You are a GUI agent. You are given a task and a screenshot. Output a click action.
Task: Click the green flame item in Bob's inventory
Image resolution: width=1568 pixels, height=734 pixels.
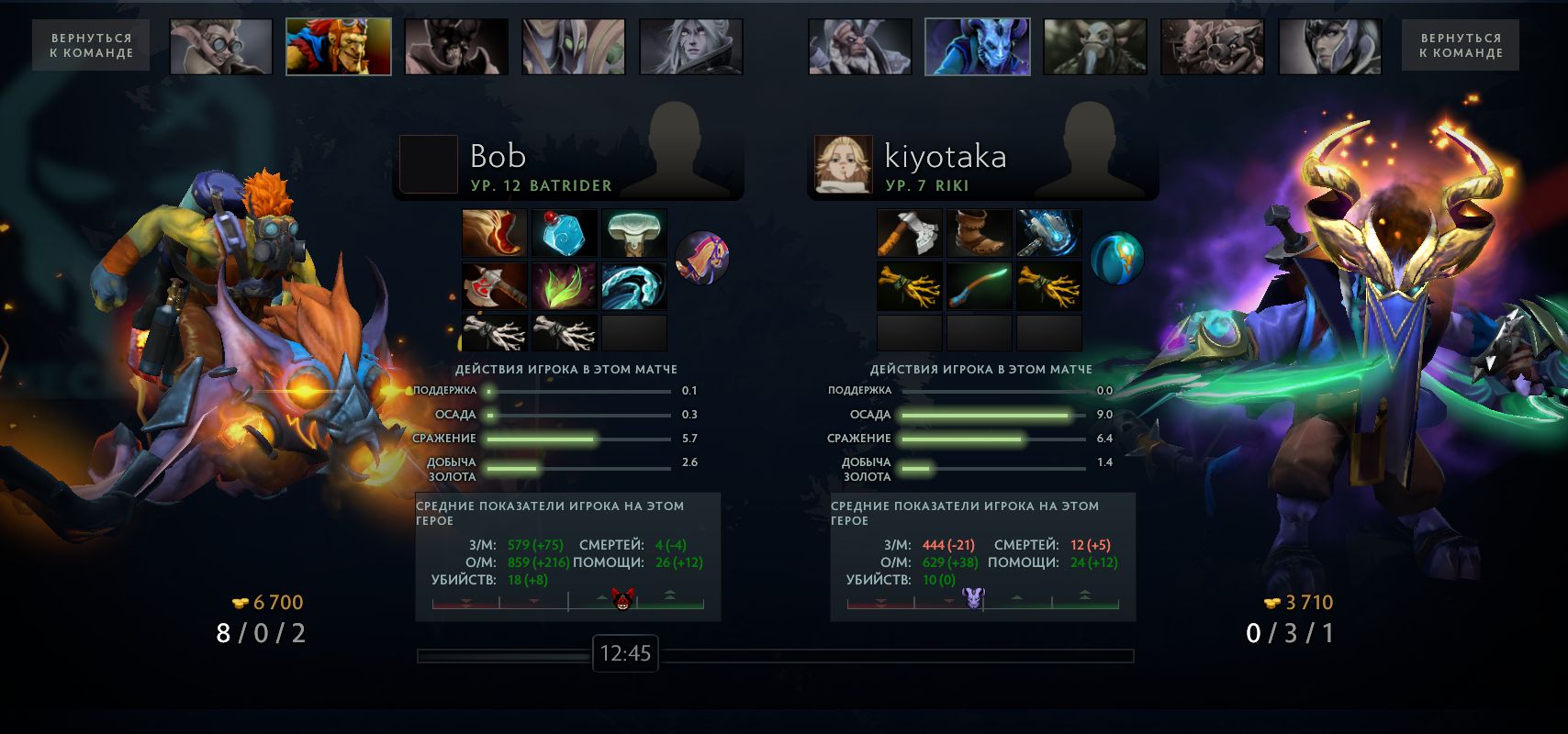(563, 284)
